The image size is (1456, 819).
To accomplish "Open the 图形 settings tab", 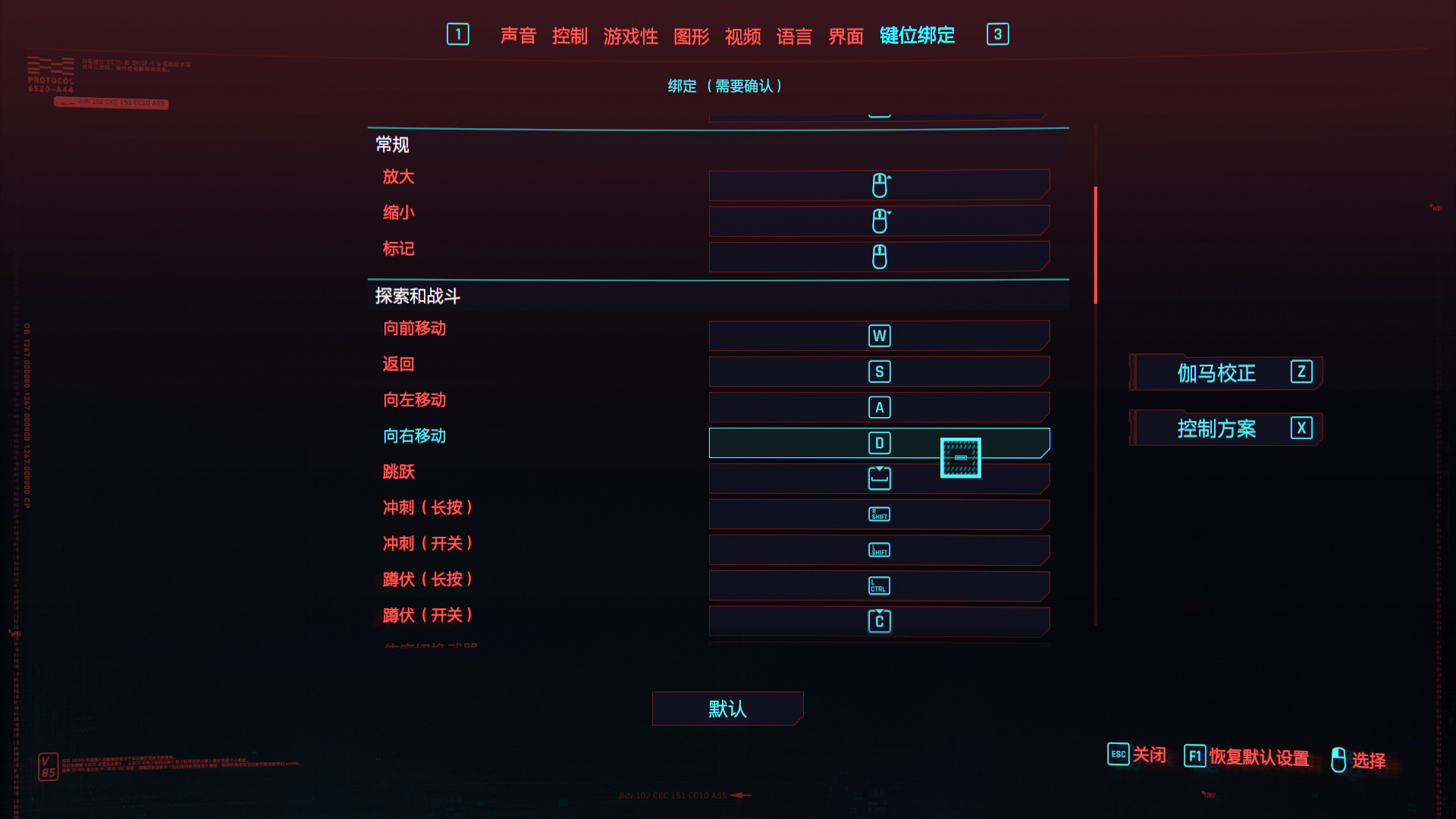I will 691,35.
